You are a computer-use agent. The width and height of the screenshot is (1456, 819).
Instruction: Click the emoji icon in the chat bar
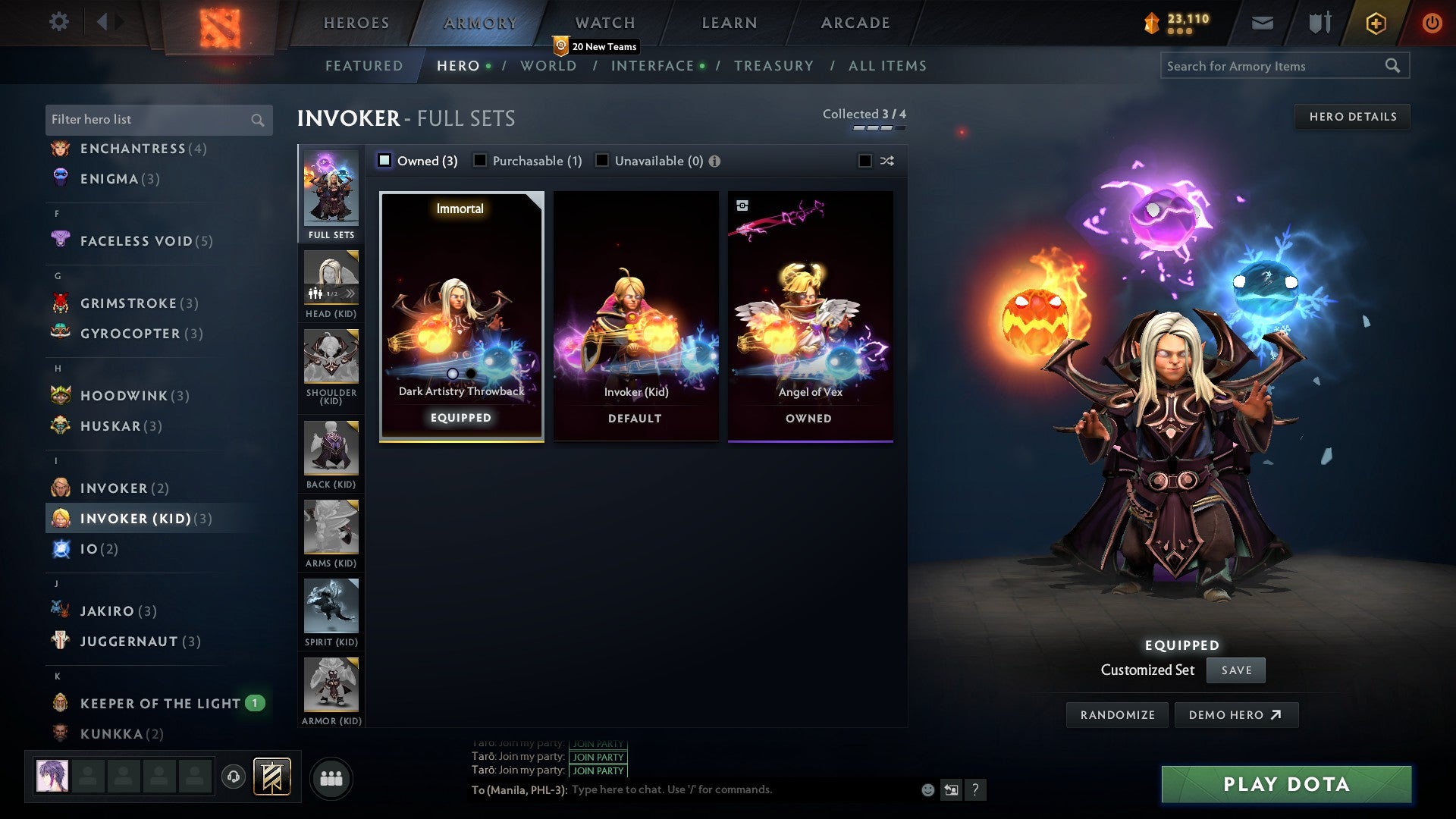(x=927, y=789)
